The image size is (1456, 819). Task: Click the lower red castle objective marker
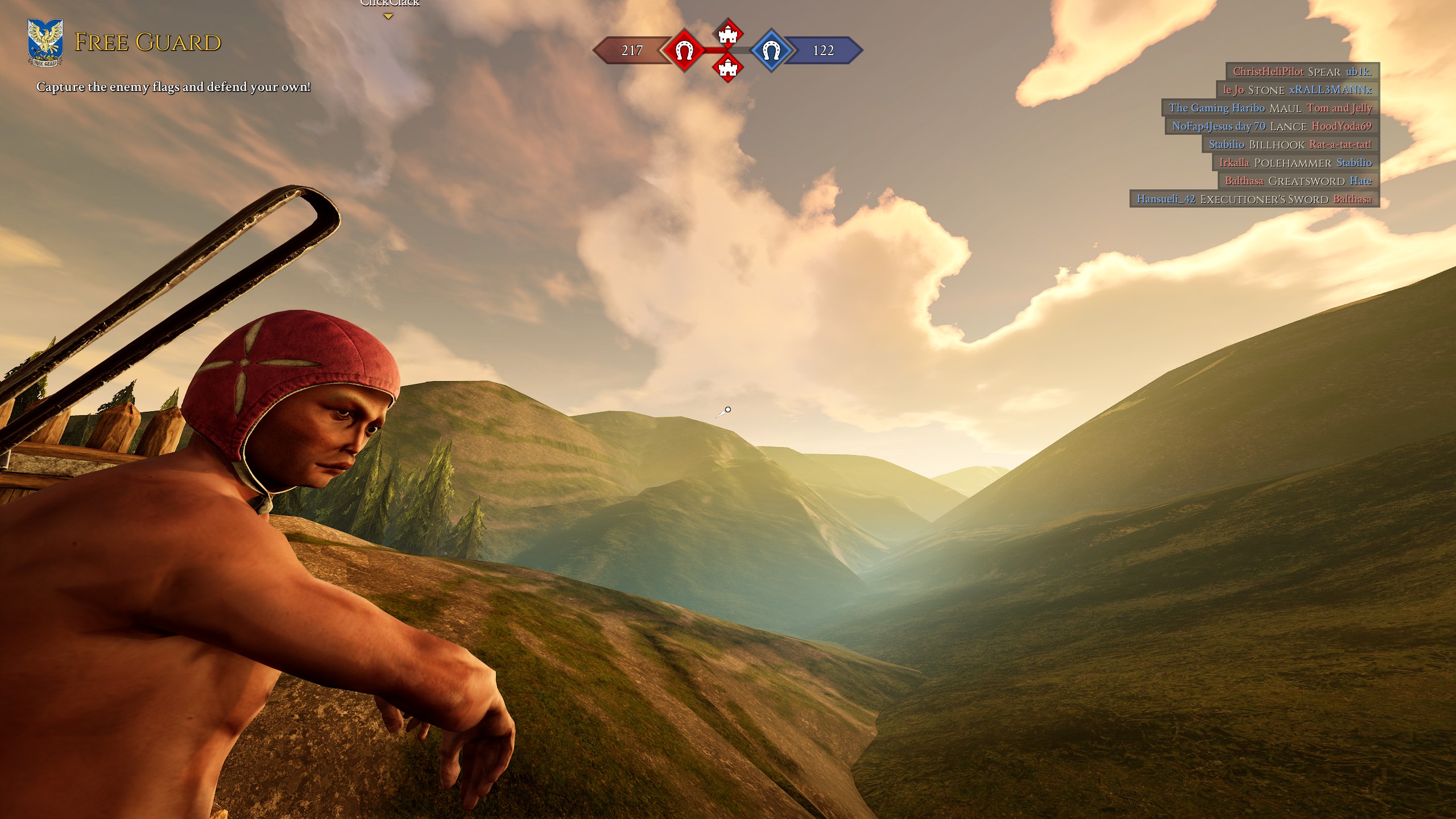(727, 68)
